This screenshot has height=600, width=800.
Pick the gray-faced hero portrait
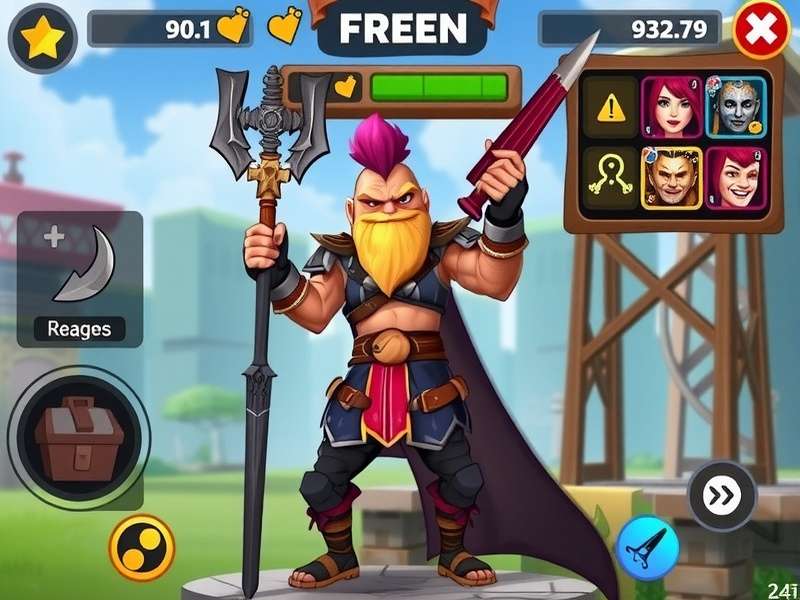coord(736,107)
